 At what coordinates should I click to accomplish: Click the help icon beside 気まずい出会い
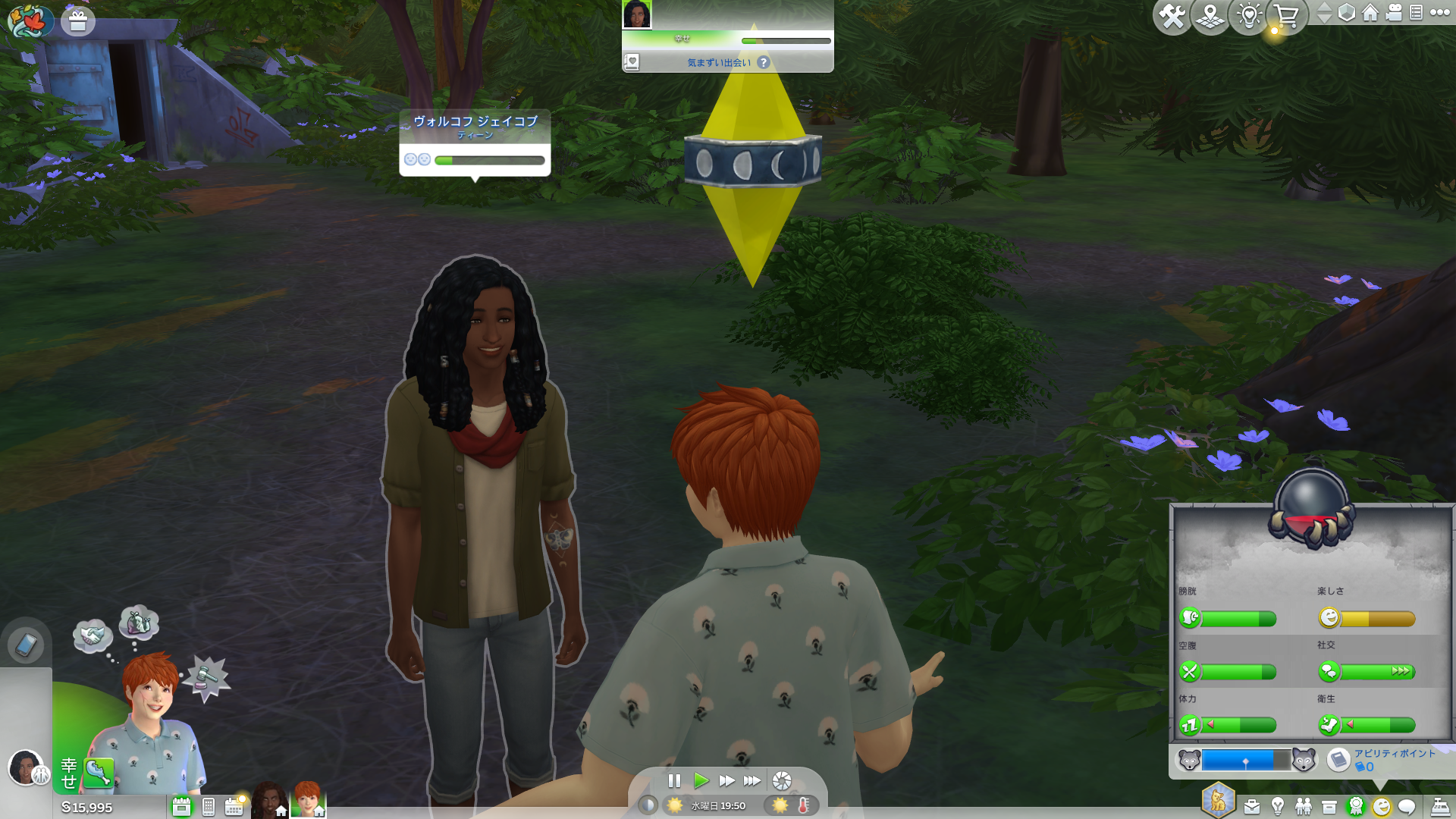coord(764,63)
